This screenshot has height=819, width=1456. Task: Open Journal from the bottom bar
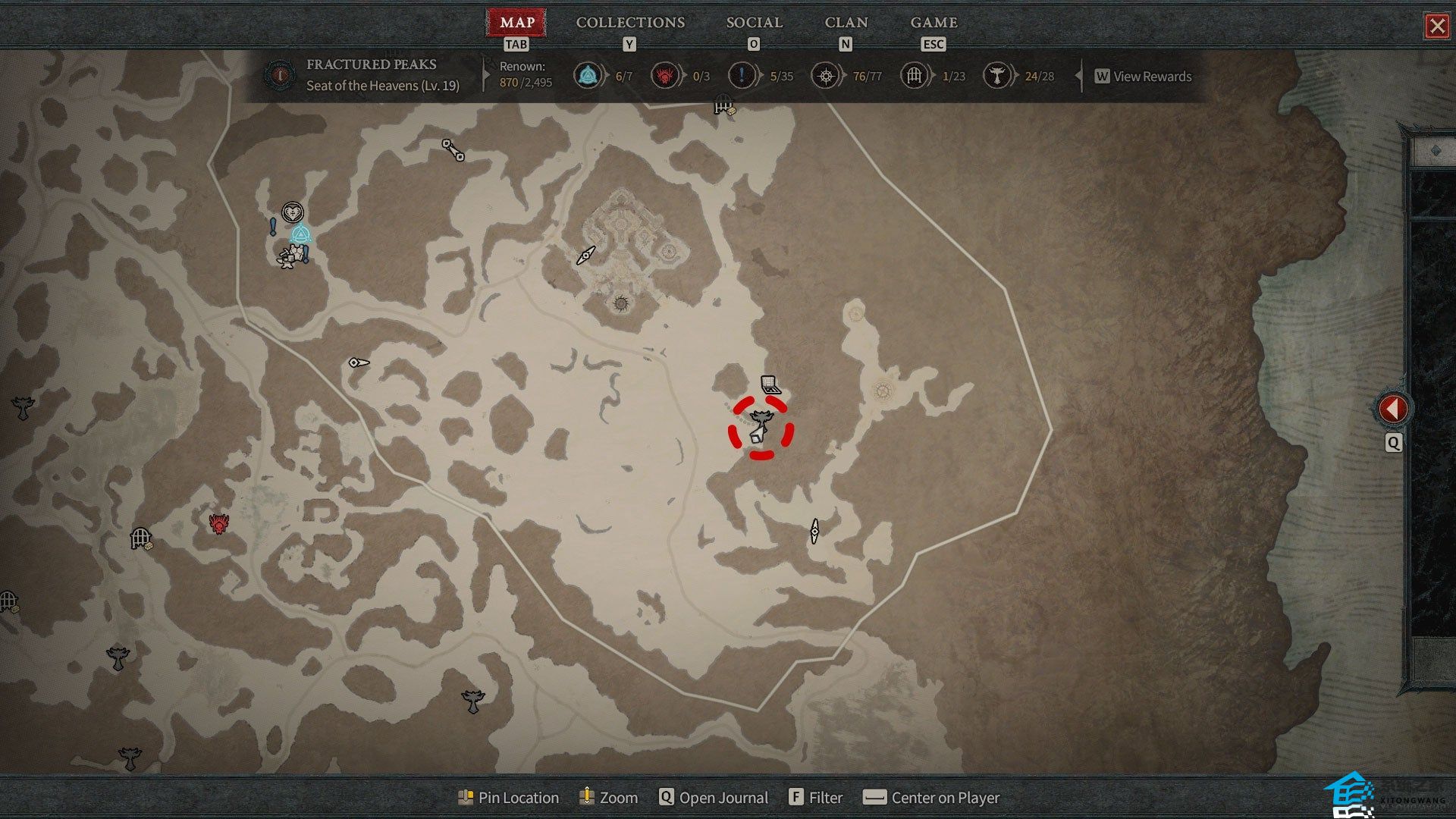click(714, 798)
